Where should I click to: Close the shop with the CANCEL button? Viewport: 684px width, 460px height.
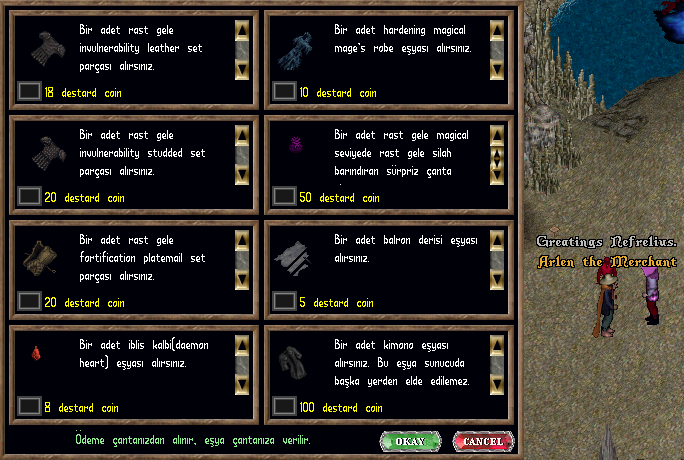coord(483,441)
